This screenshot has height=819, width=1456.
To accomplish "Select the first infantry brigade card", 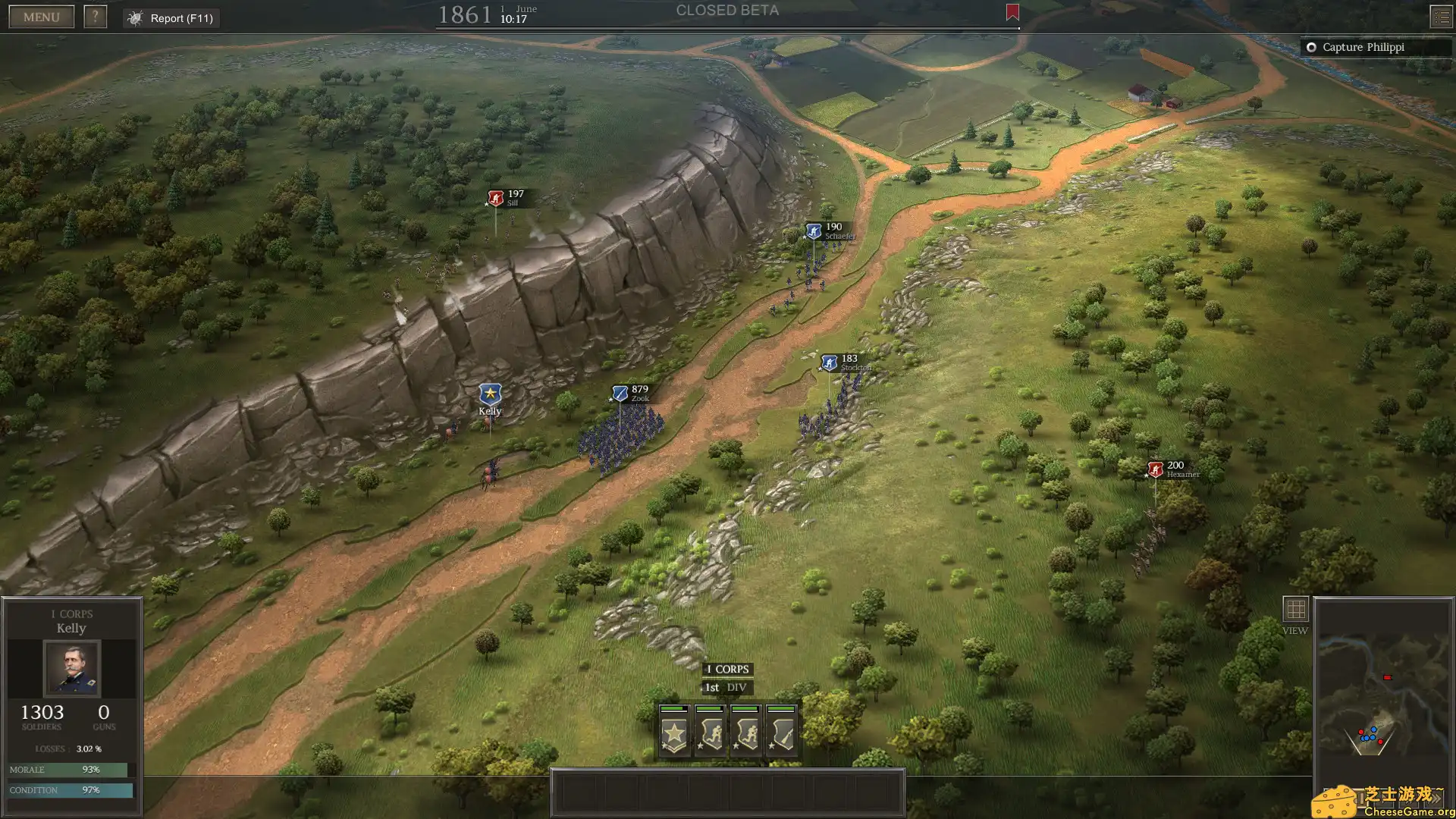I will click(711, 732).
